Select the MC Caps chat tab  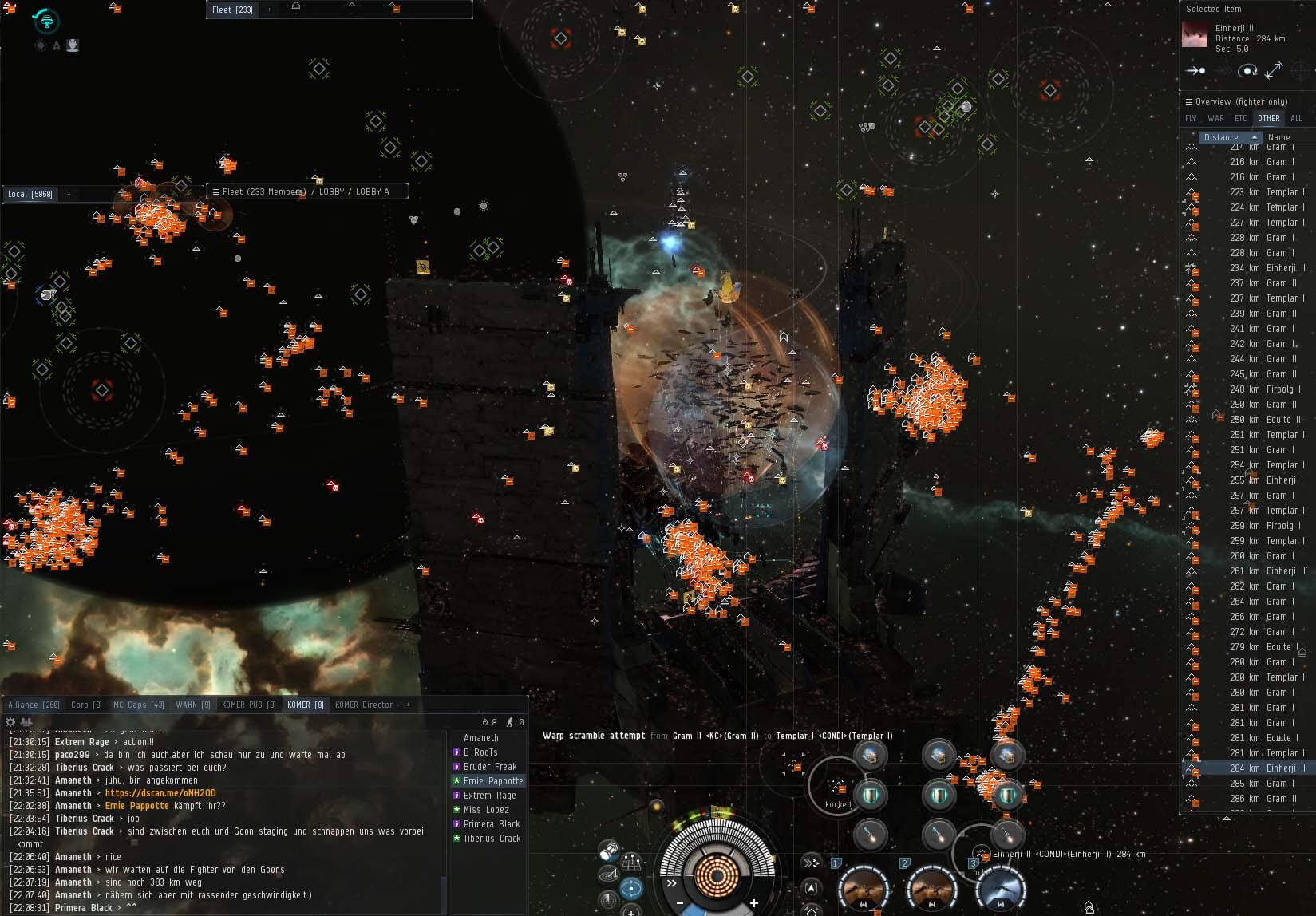tap(138, 705)
